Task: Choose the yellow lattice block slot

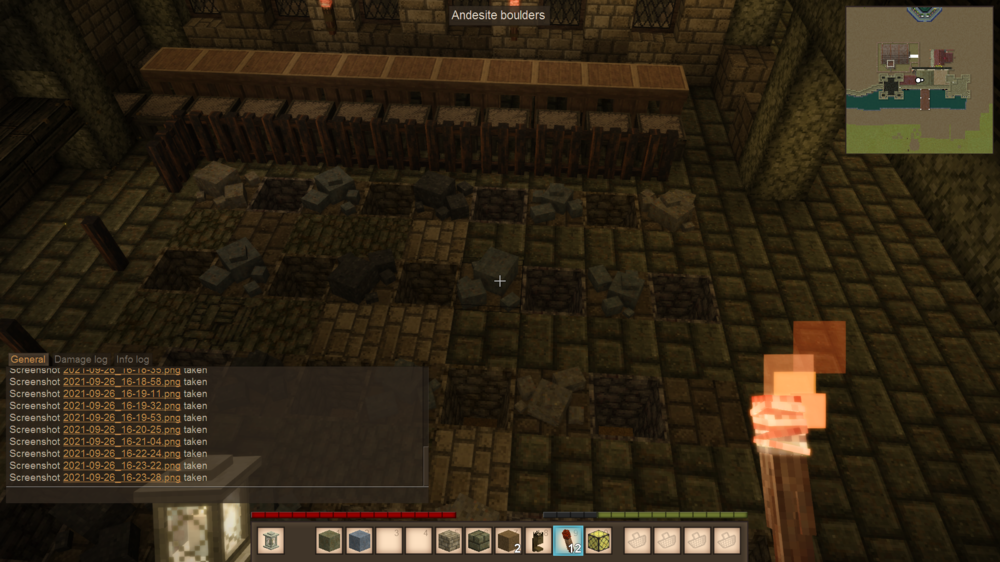Action: click(x=598, y=541)
